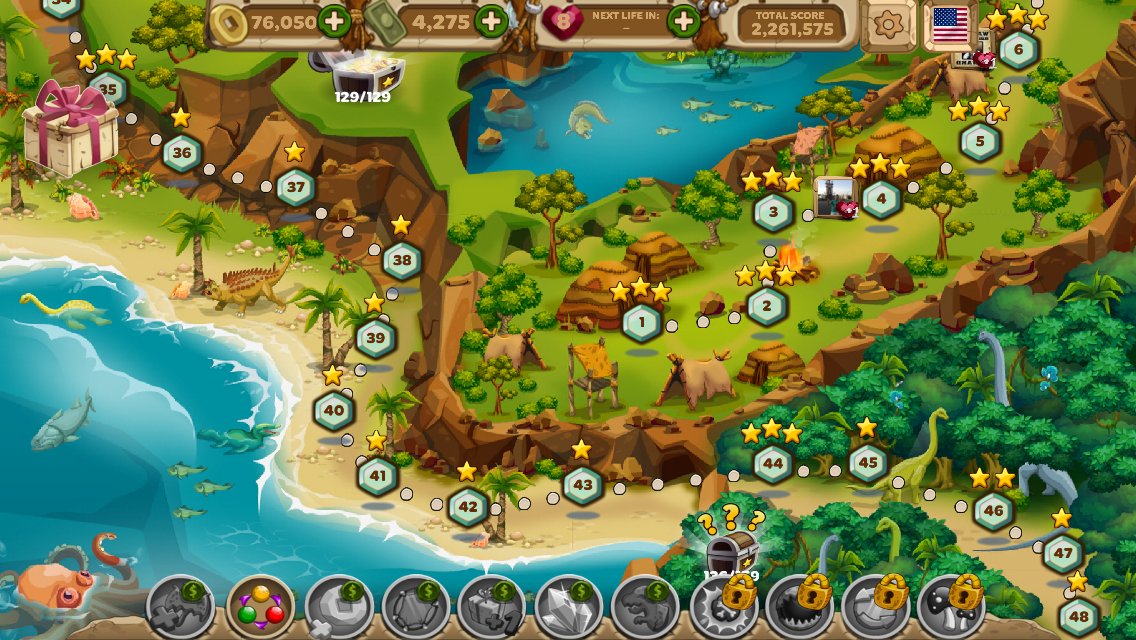Select level 37 node

(x=296, y=187)
